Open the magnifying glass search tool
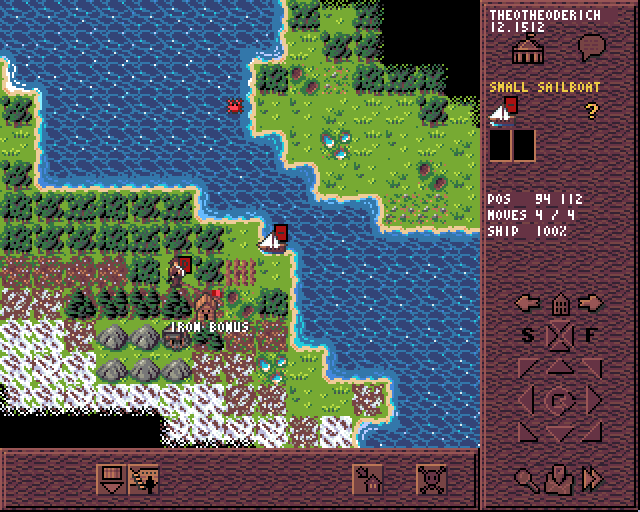This screenshot has height=512, width=640. coord(526,479)
